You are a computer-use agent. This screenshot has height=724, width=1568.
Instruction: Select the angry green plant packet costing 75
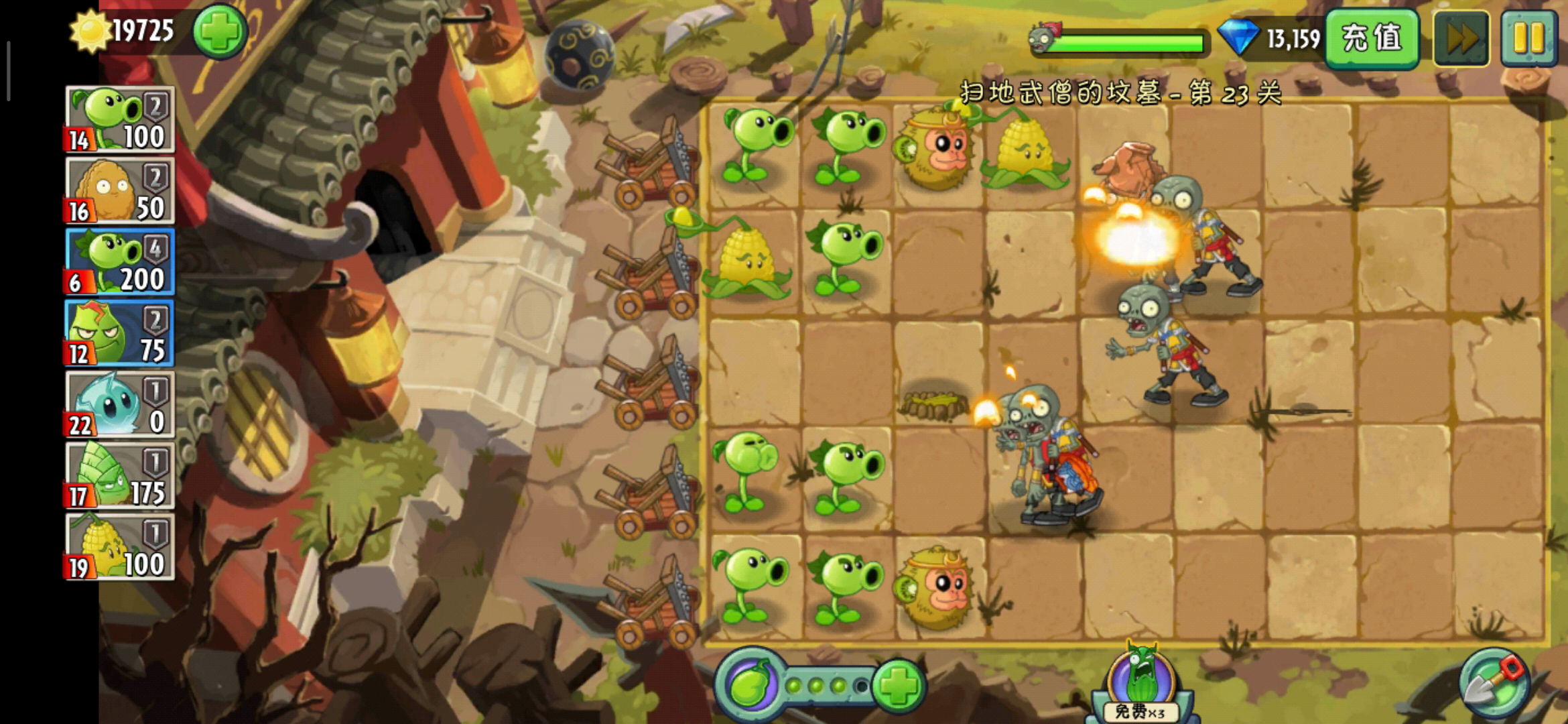click(x=120, y=333)
